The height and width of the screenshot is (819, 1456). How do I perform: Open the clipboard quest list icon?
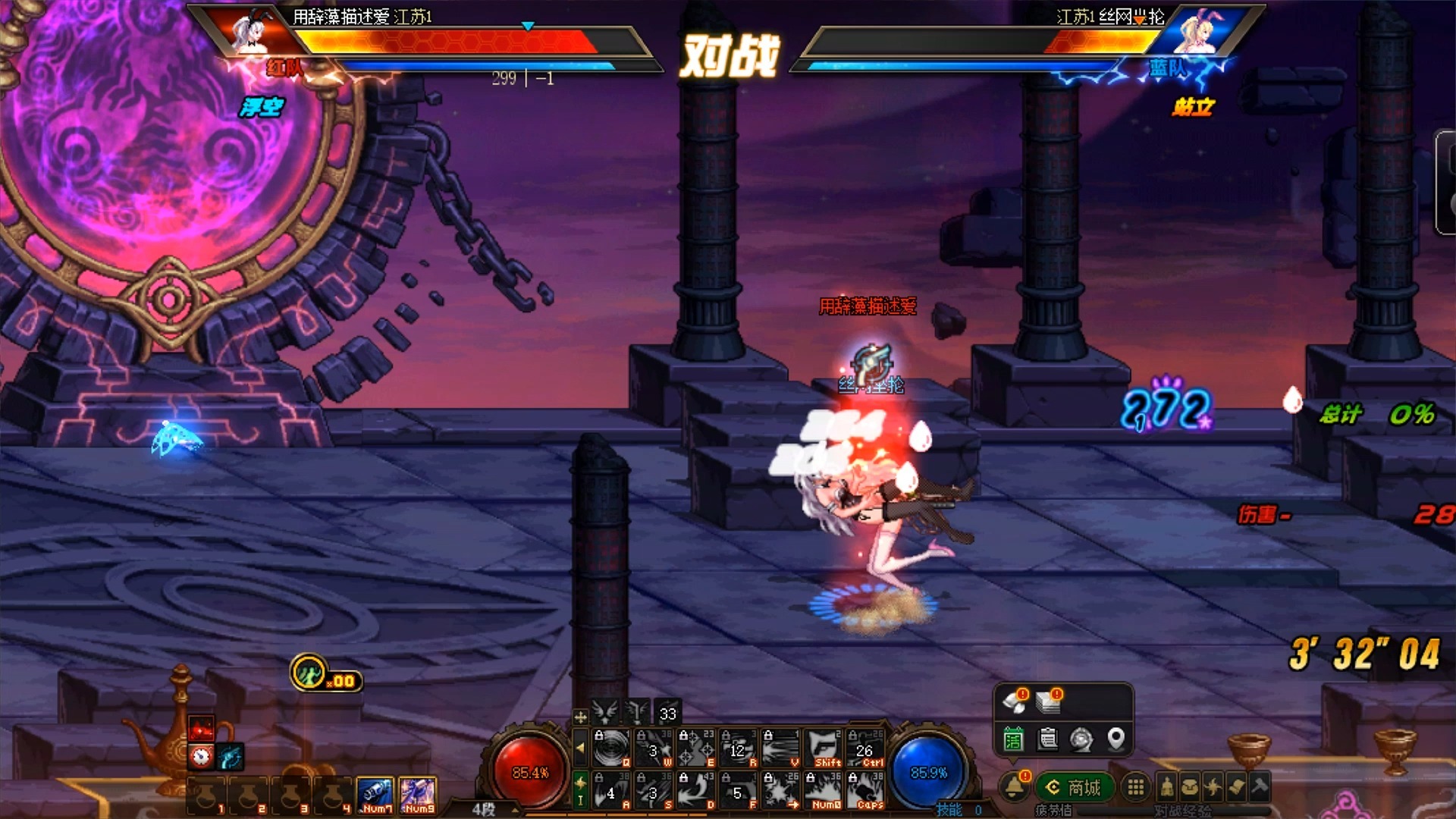(x=1047, y=739)
